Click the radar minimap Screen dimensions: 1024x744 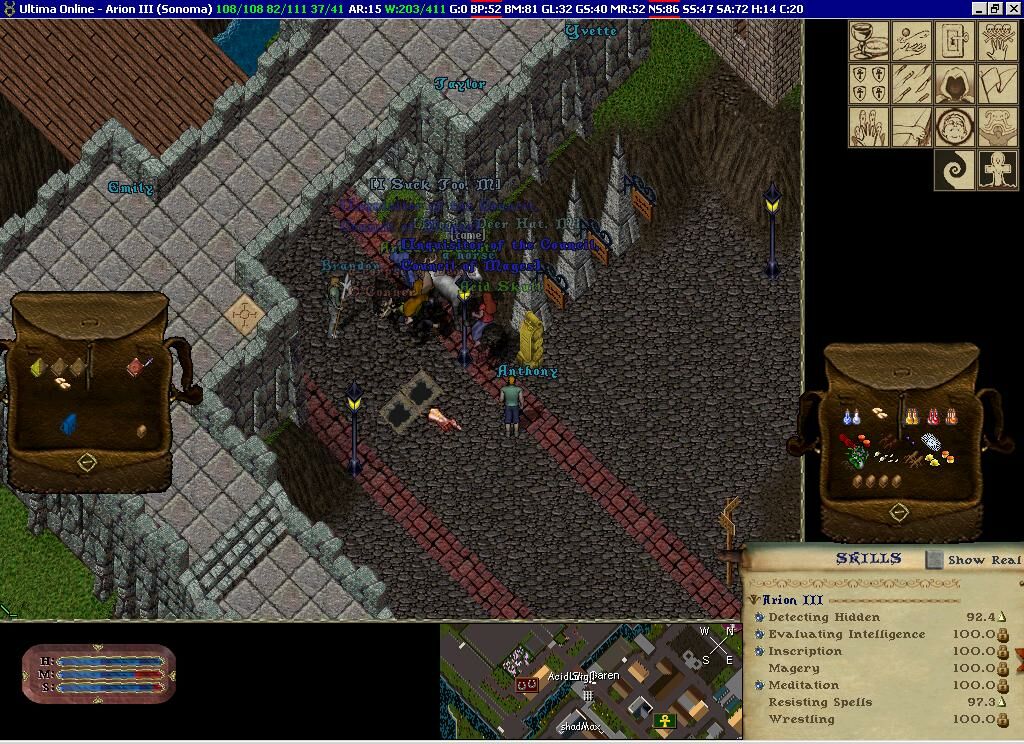590,680
